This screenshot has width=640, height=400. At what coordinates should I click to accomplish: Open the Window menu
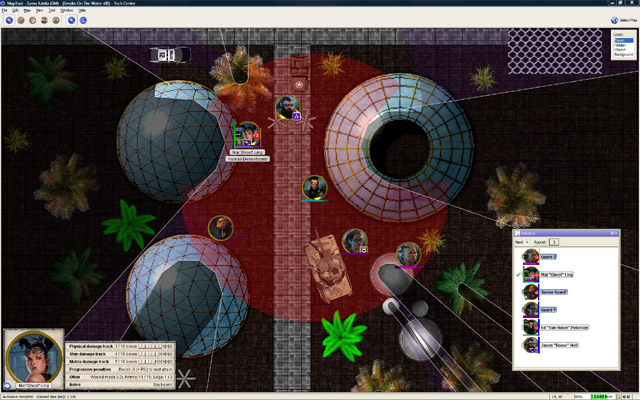[x=67, y=10]
